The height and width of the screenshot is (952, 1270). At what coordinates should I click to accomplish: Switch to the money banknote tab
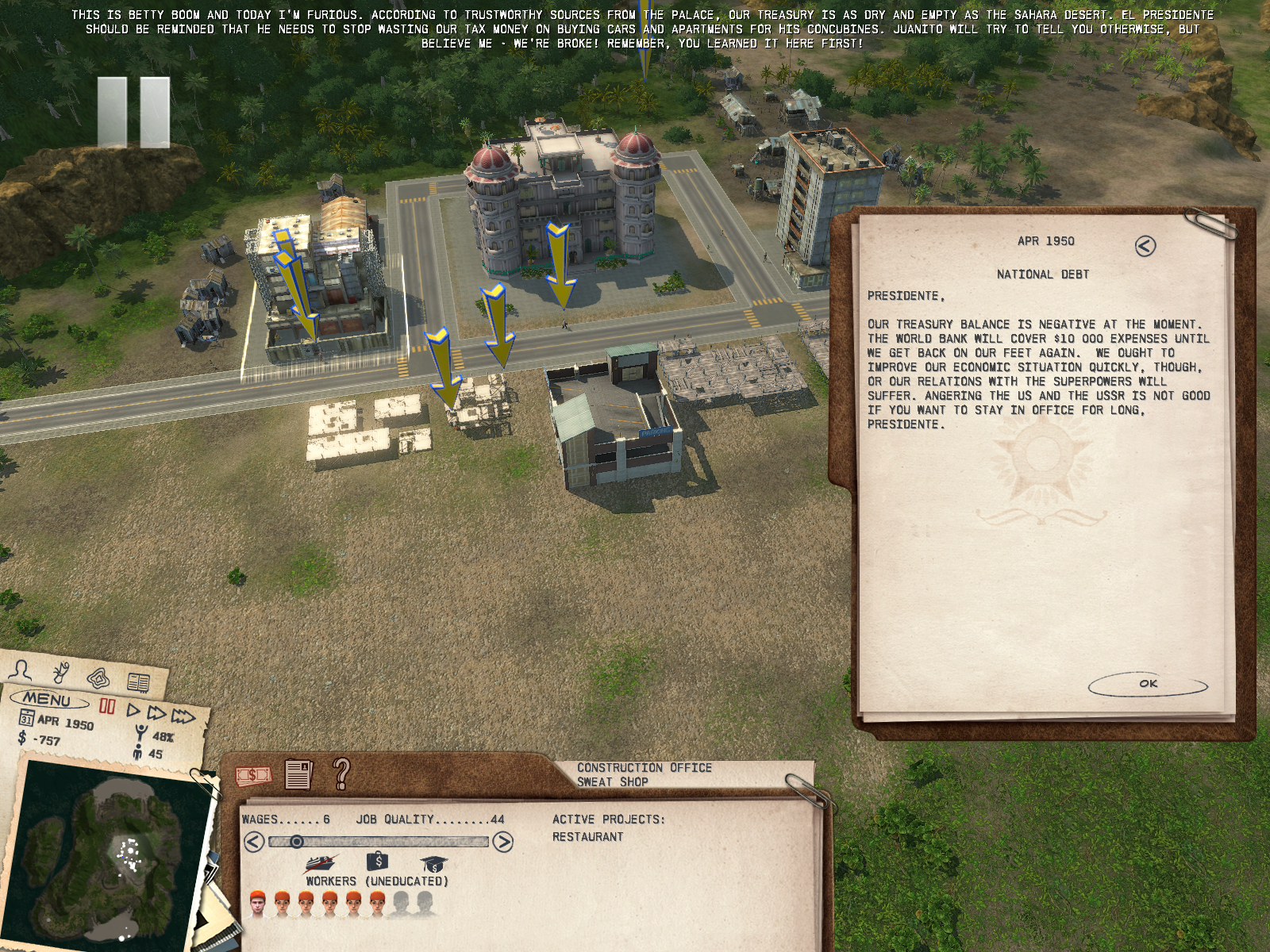[253, 775]
